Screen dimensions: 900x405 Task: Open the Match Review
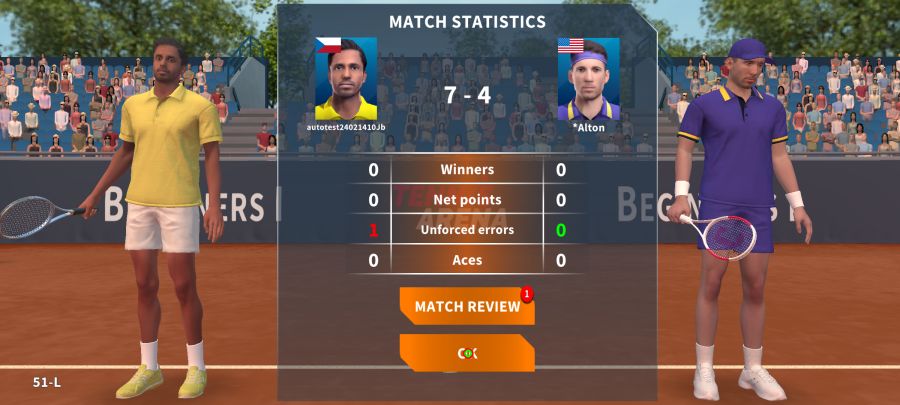click(x=466, y=306)
